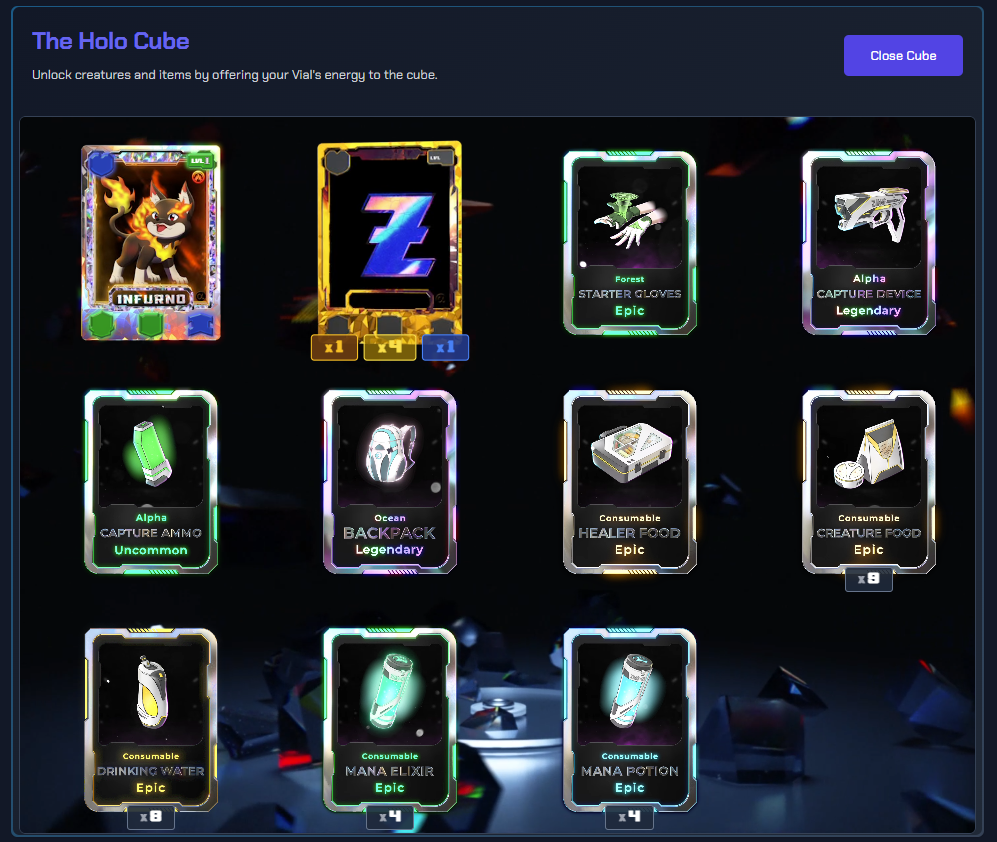This screenshot has height=842, width=997.
Task: Pick the Drinking Water card
Action: [151, 719]
